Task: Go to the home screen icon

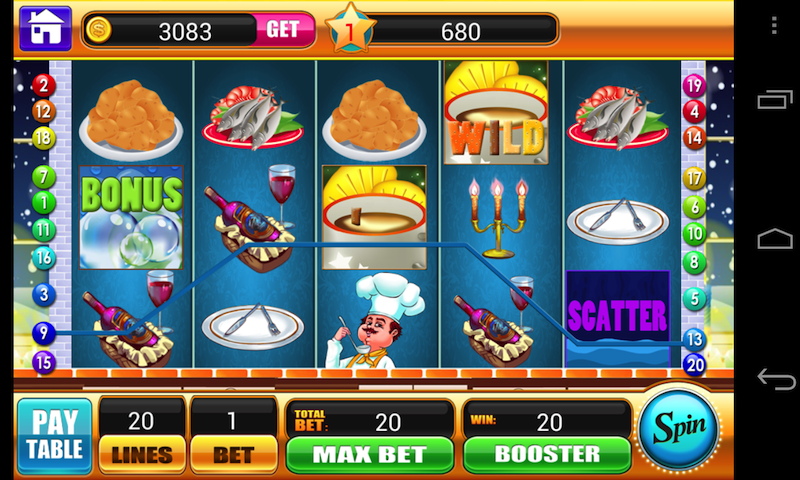Action: pyautogui.click(x=45, y=29)
